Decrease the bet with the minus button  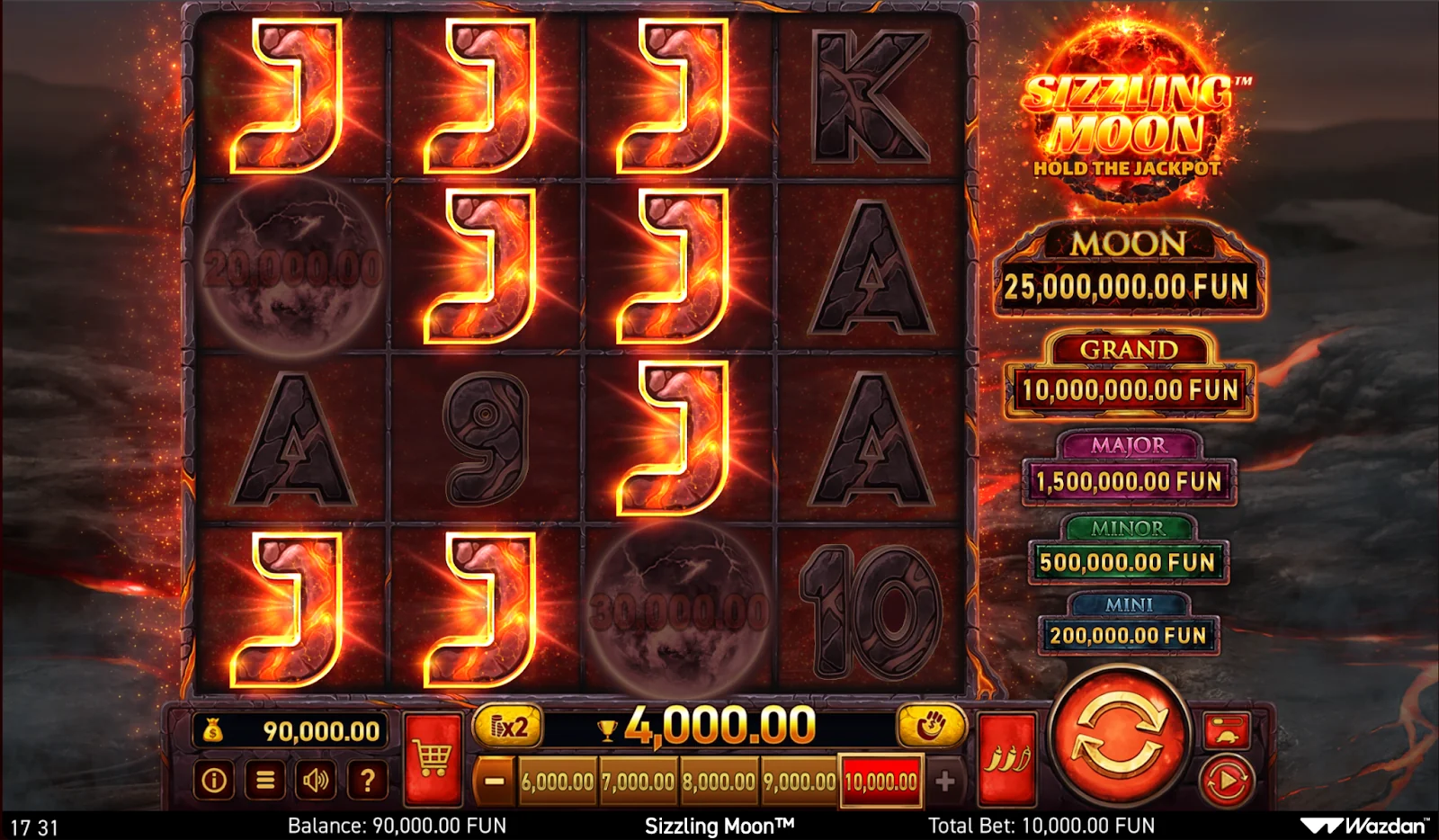(x=494, y=782)
